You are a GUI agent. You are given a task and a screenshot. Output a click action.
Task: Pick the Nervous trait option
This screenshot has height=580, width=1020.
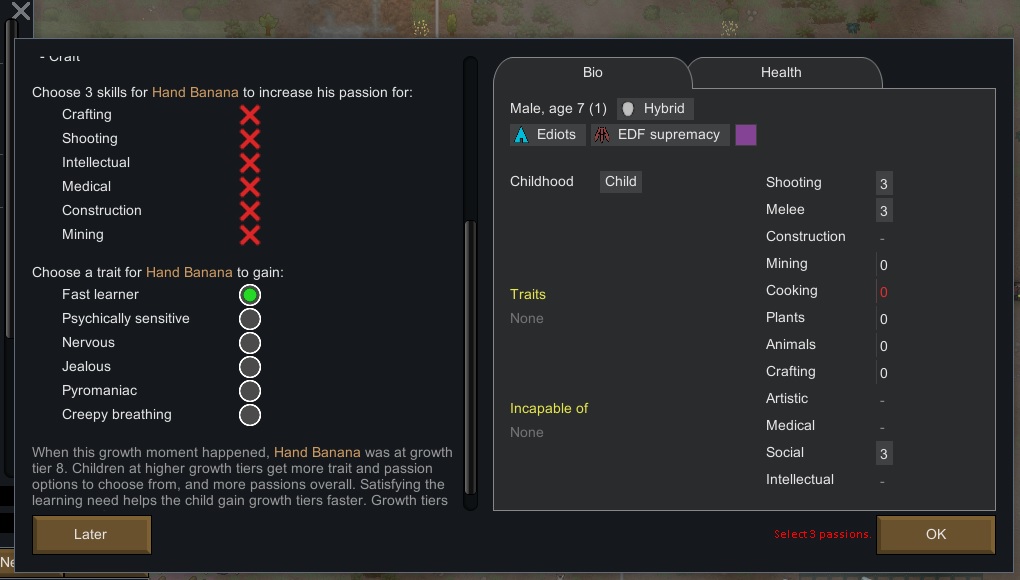click(250, 343)
